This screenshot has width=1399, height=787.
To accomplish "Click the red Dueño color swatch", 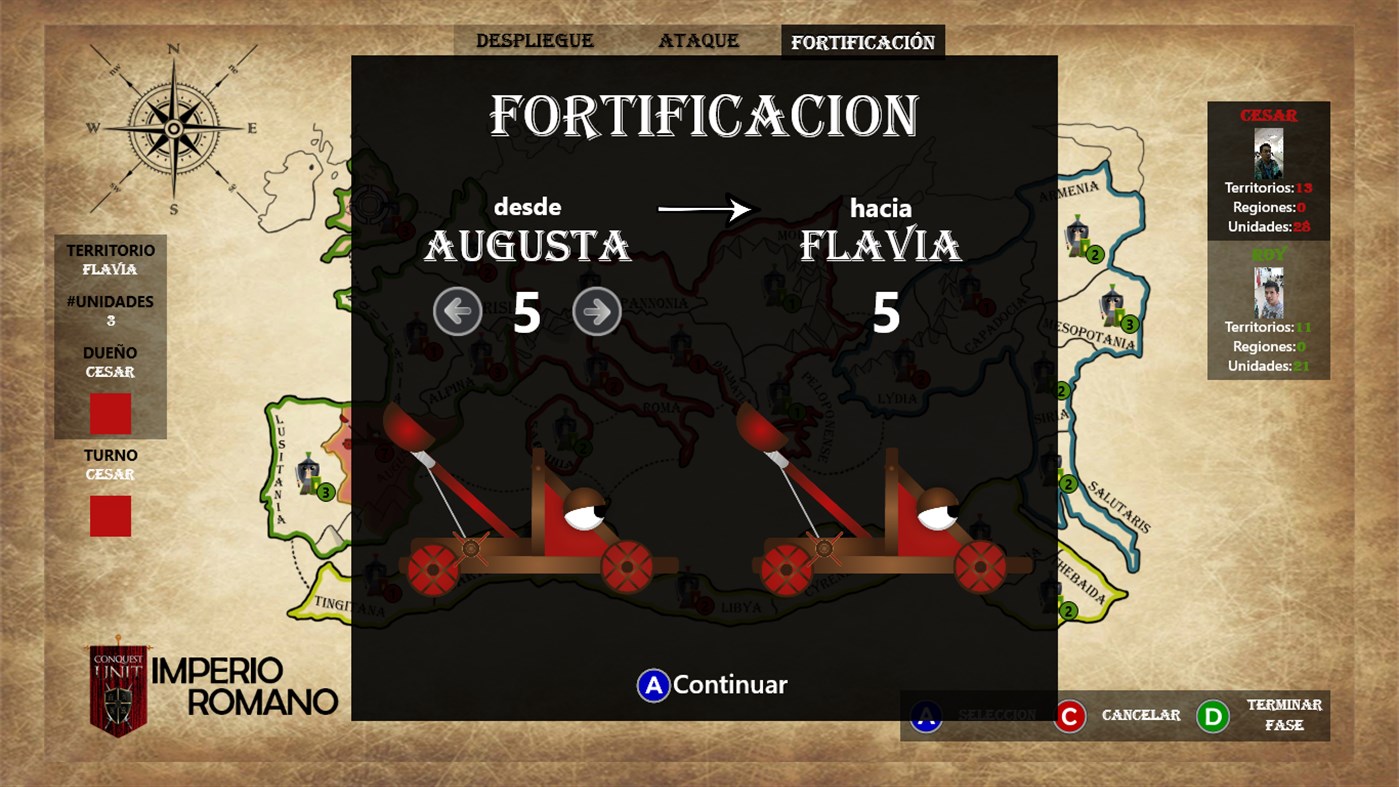I will point(110,413).
